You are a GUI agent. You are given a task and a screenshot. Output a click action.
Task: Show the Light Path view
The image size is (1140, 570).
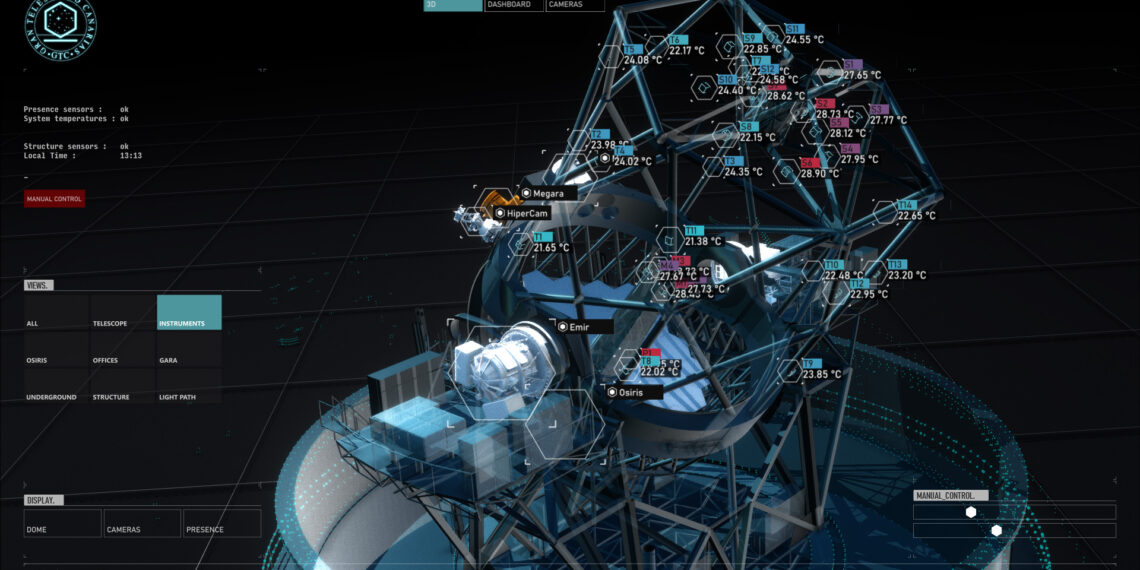click(189, 387)
